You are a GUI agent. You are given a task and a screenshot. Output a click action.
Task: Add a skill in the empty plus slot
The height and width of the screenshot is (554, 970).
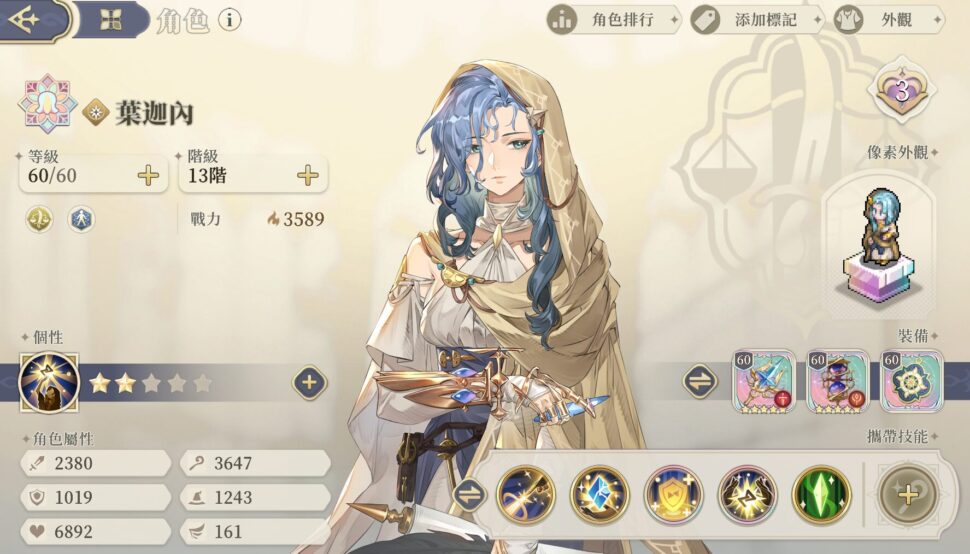click(x=909, y=495)
